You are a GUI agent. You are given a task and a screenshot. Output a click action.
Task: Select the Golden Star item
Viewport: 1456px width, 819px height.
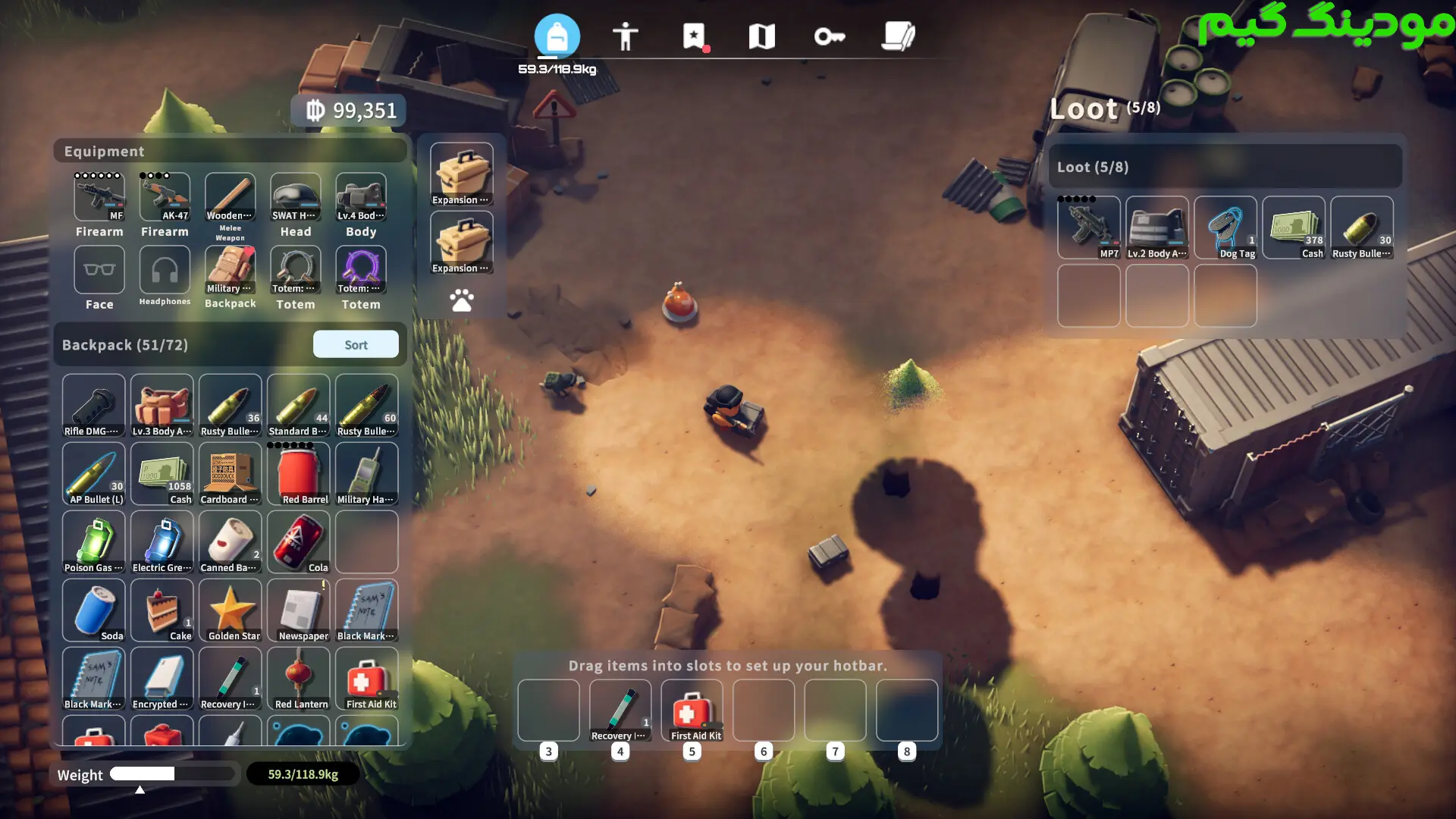[231, 610]
